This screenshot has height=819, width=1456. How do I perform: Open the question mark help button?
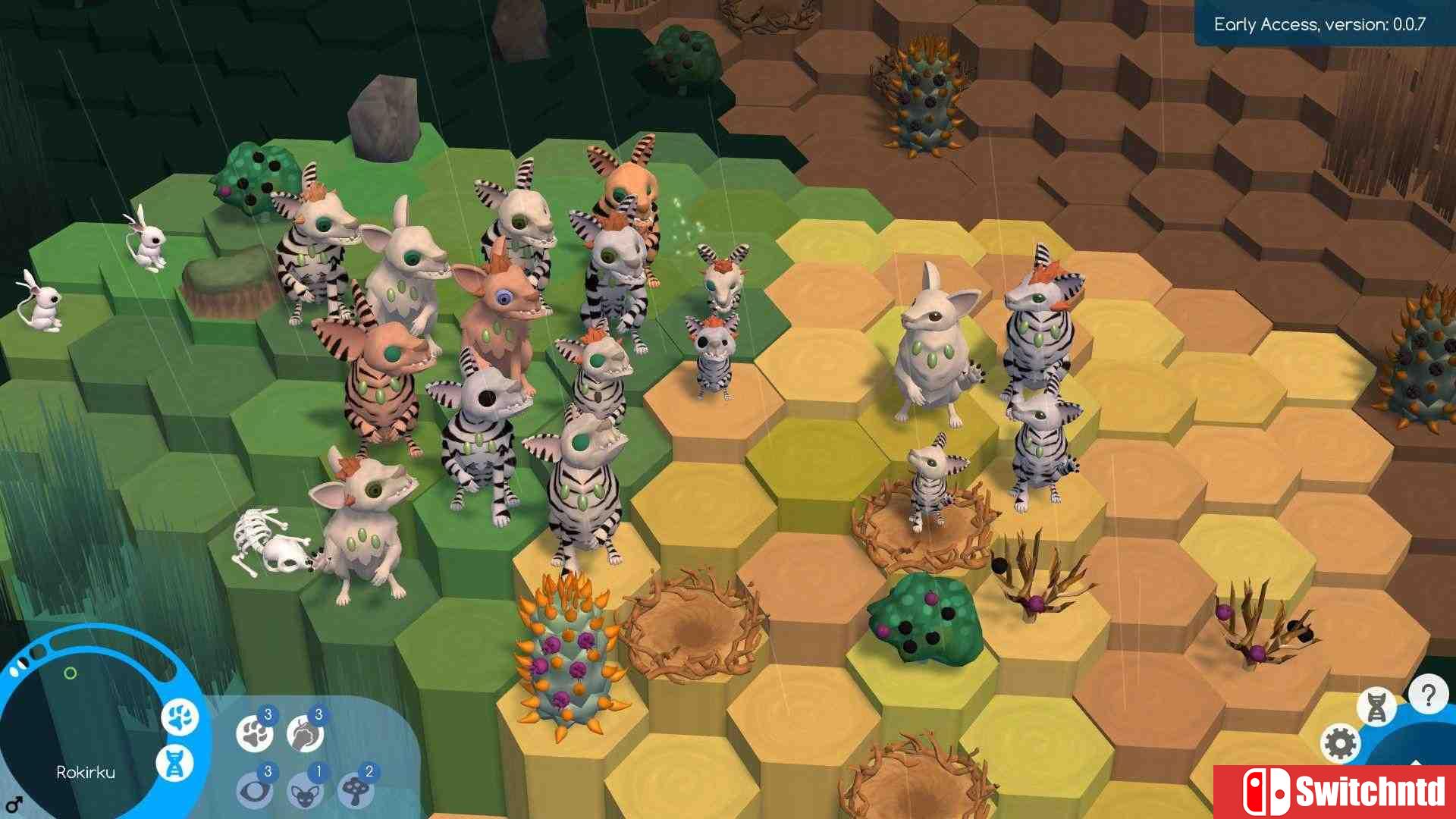coord(1428,695)
